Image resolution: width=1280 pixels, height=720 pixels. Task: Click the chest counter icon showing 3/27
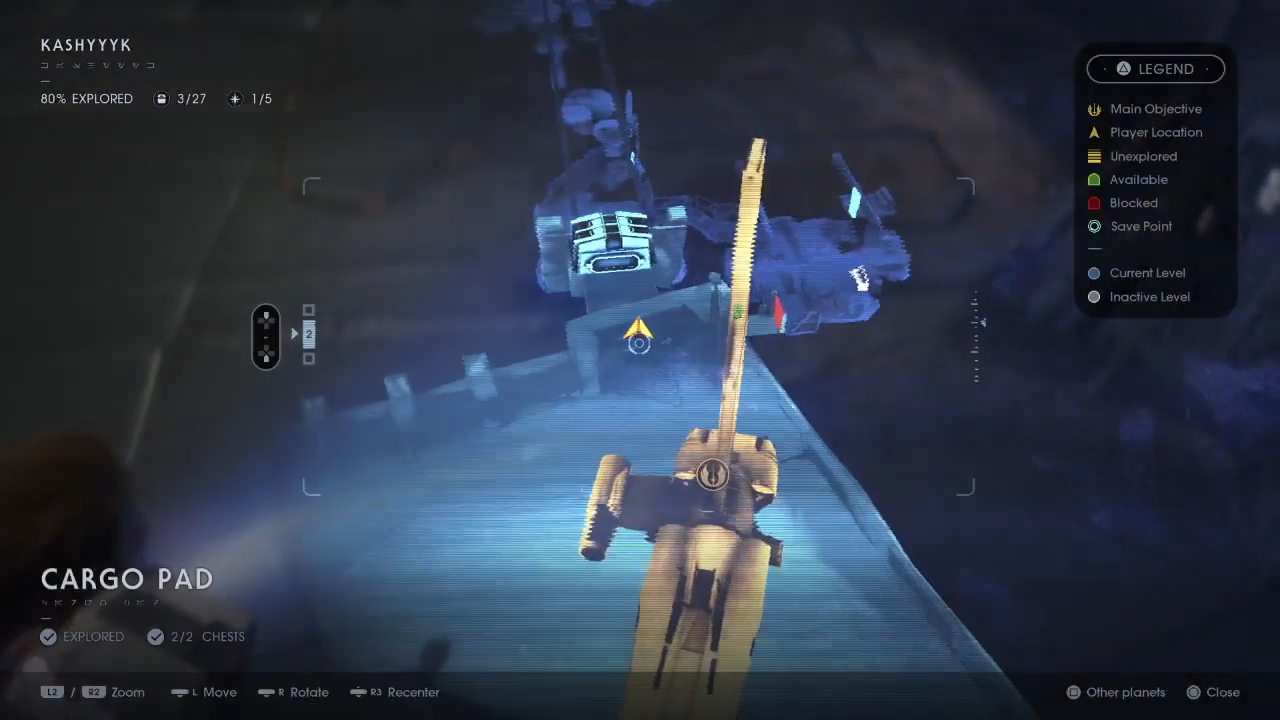[x=161, y=98]
